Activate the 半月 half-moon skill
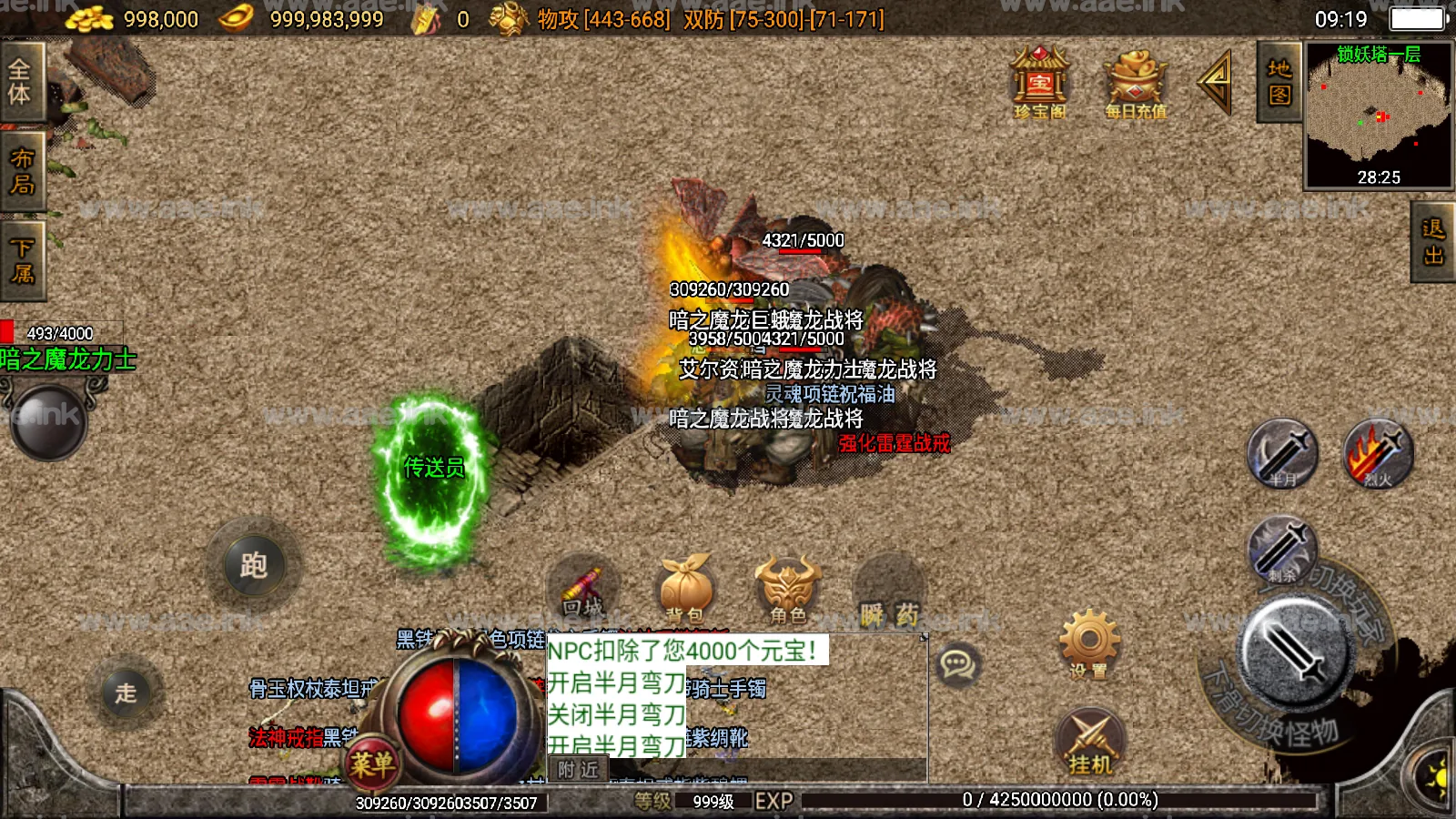Viewport: 1456px width, 819px height. click(x=1281, y=454)
